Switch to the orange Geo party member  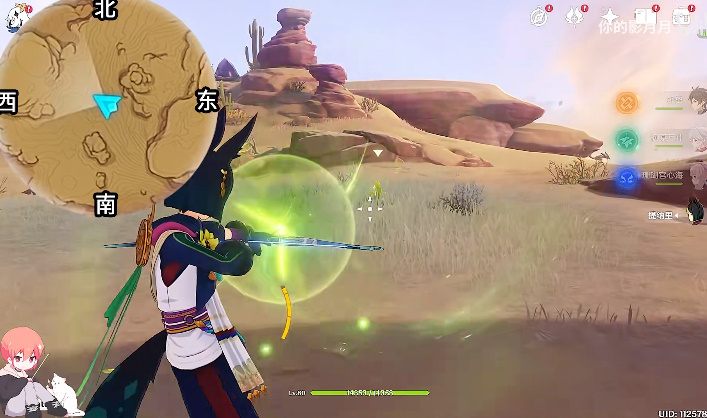coord(627,101)
